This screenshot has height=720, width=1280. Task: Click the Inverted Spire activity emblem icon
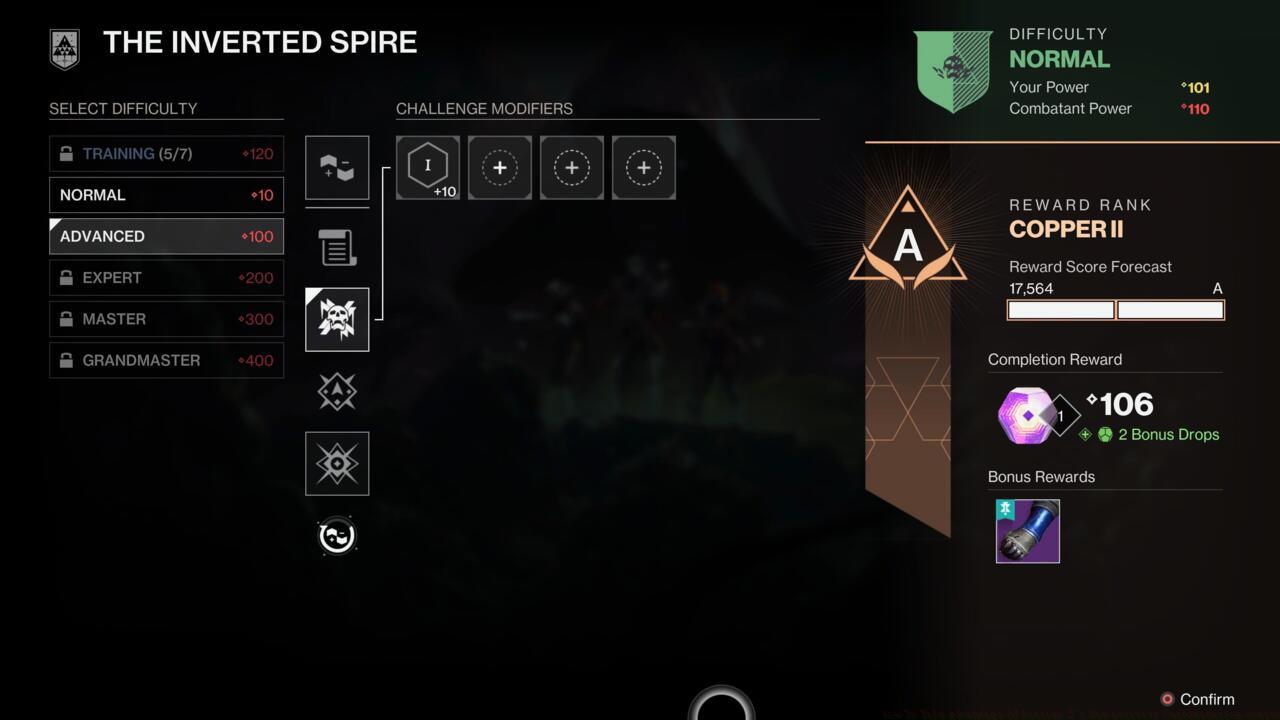64,48
